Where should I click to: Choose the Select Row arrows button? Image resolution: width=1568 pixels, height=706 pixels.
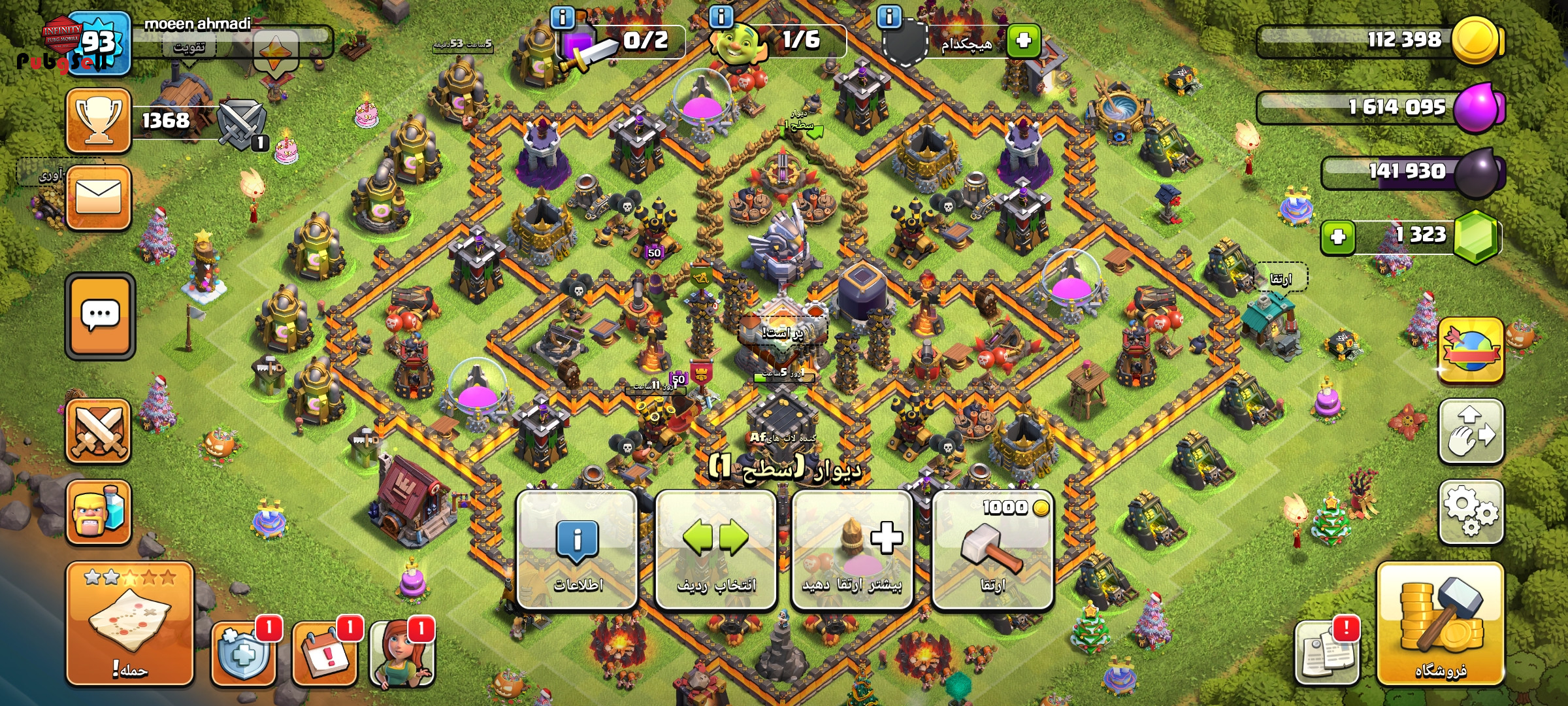click(x=715, y=550)
